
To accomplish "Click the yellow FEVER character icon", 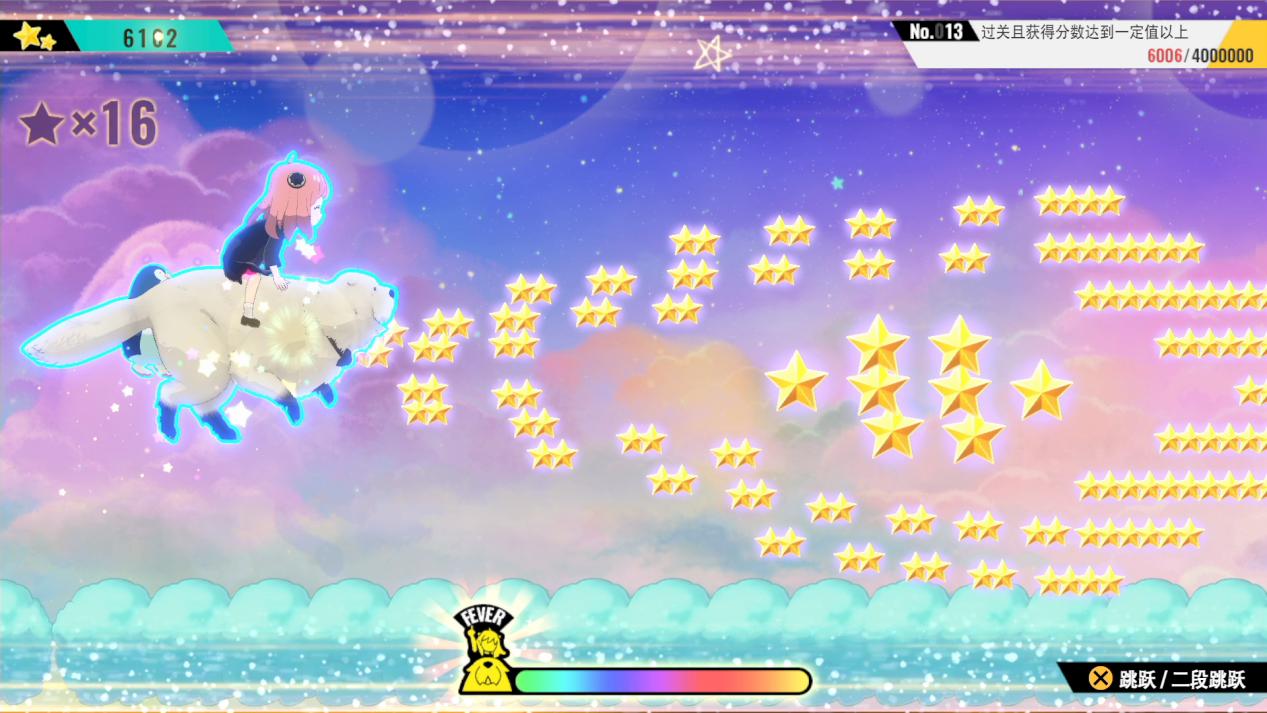I will (x=486, y=650).
